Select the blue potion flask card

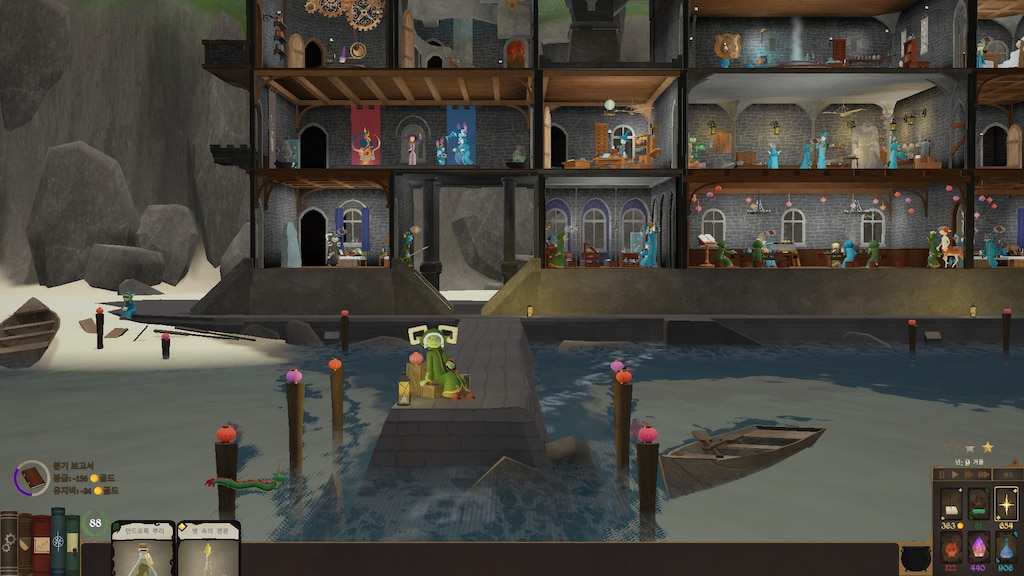pyautogui.click(x=1005, y=548)
